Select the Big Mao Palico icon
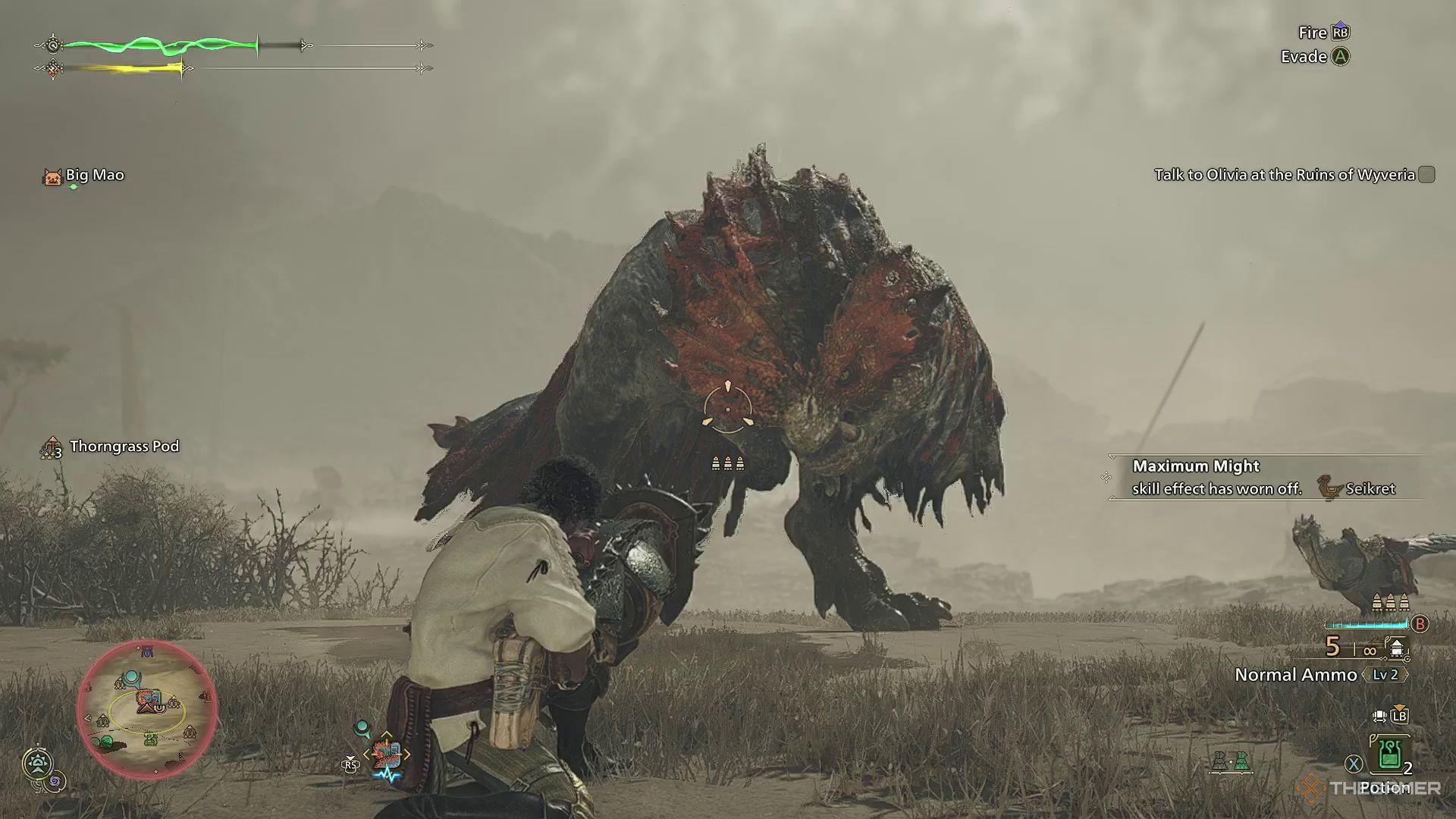 point(53,175)
